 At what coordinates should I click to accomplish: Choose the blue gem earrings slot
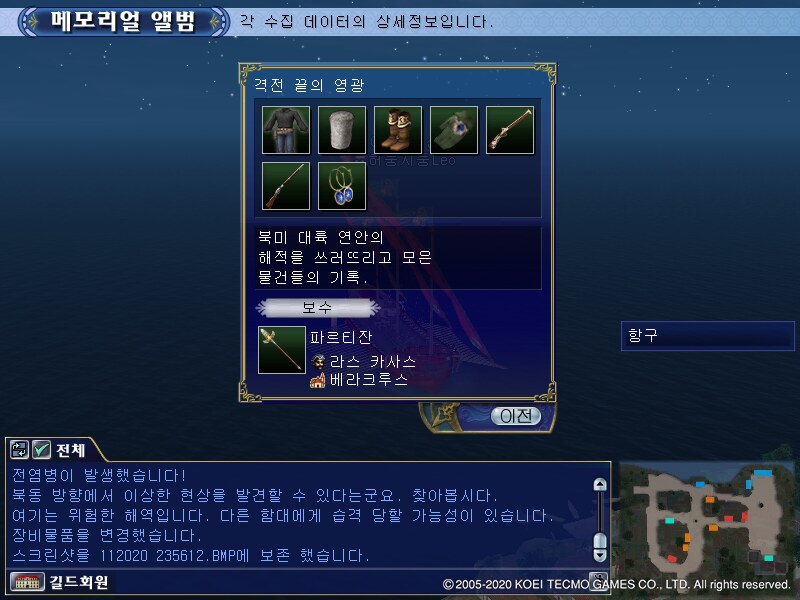[x=342, y=186]
